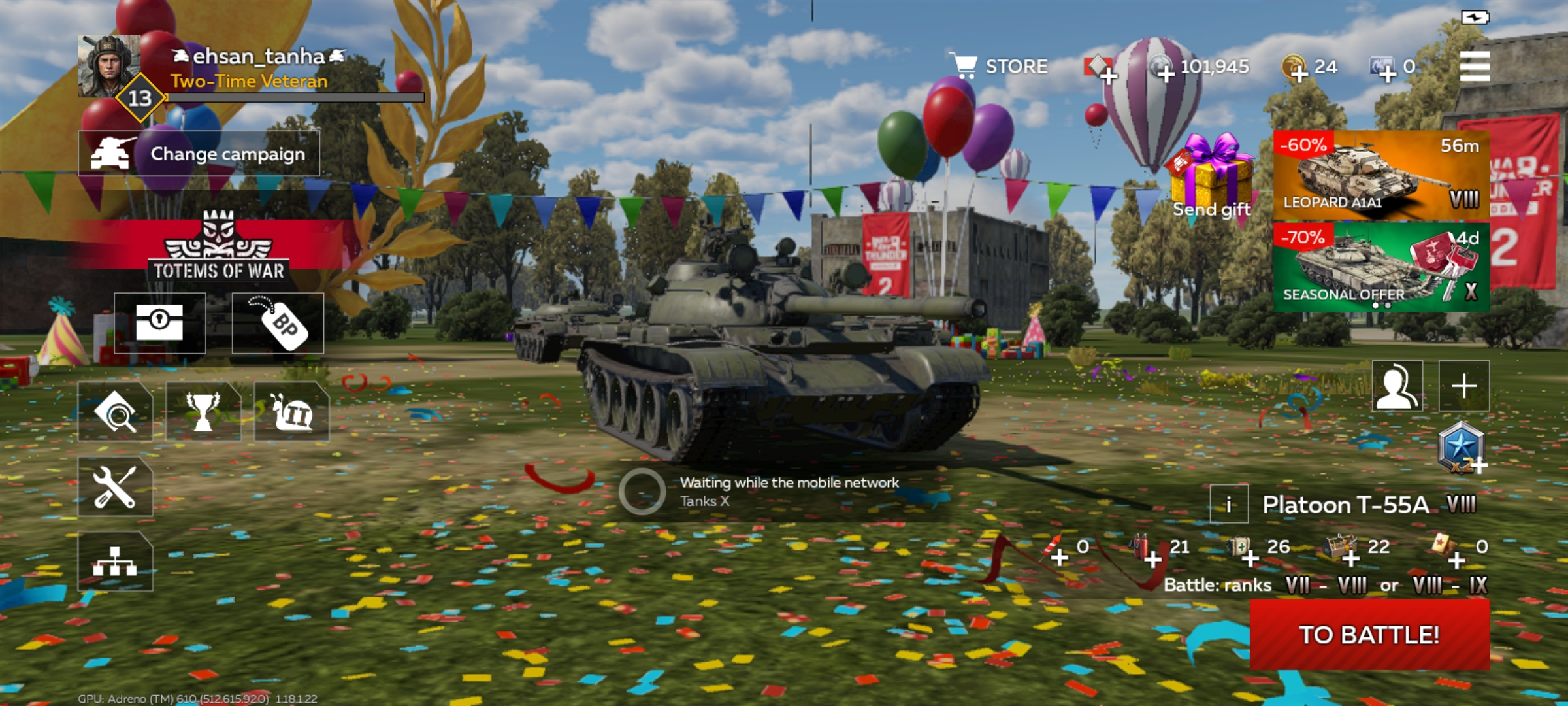View the Seasonal Offer -70% deal
The width and height of the screenshot is (1568, 706).
click(1381, 267)
